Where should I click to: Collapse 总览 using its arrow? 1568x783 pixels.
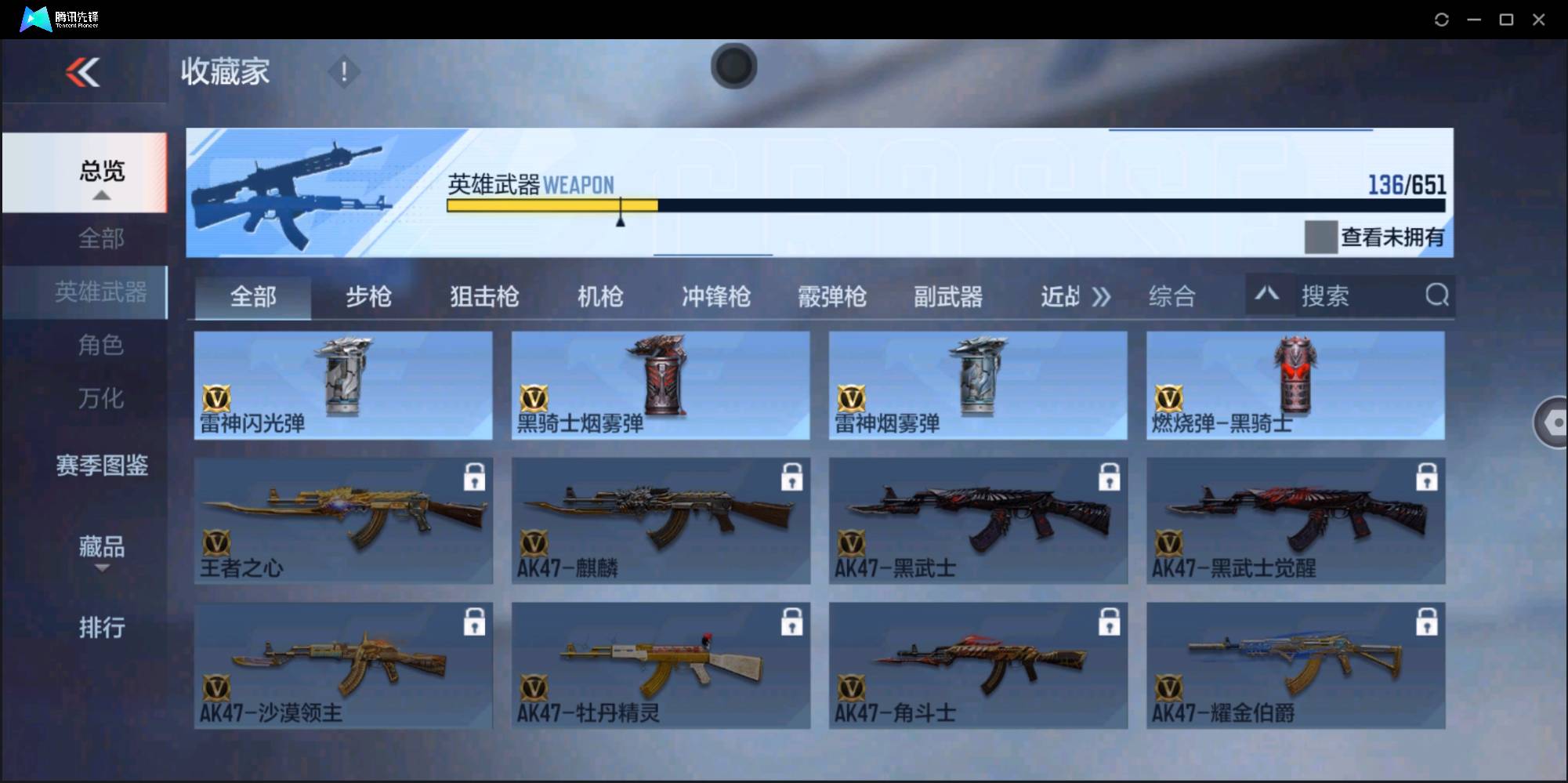tap(102, 196)
